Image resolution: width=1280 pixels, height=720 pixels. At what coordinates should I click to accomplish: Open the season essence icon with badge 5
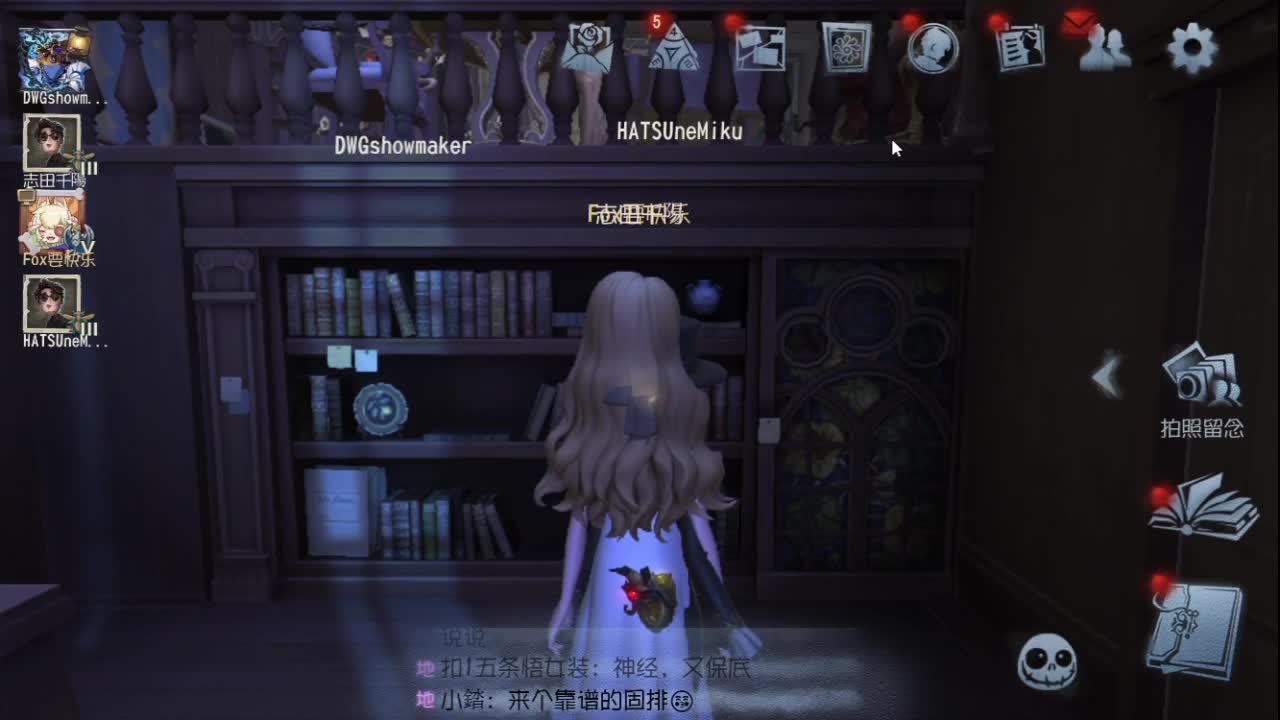[674, 48]
